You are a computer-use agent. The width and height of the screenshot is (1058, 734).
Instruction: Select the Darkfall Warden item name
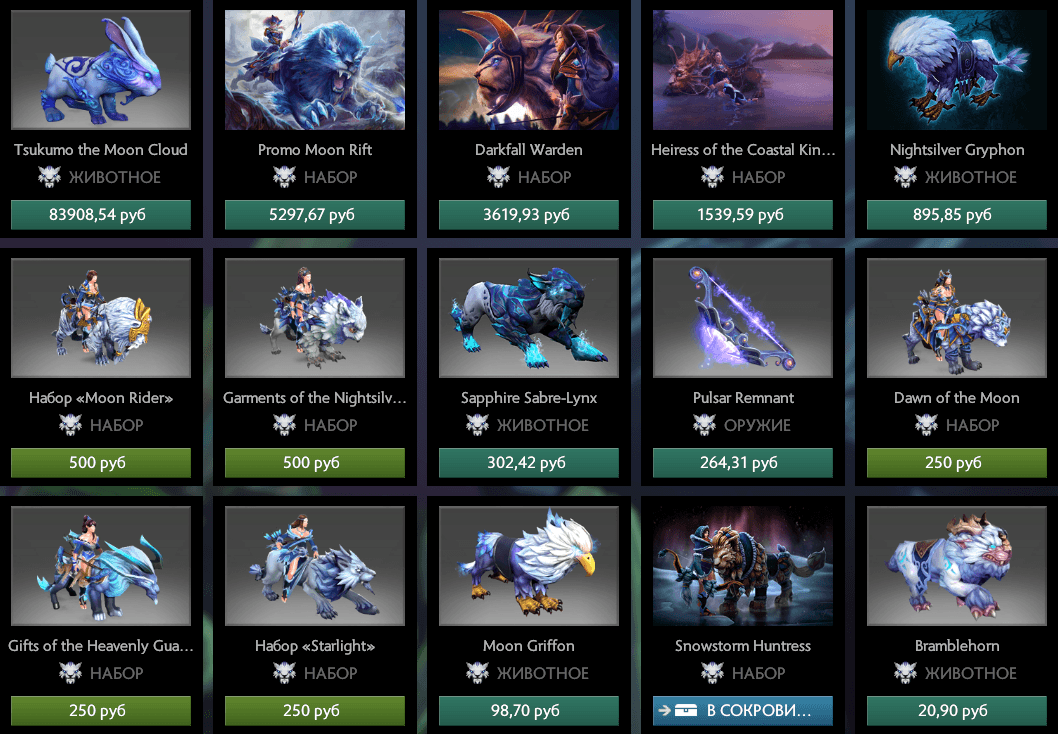(529, 150)
